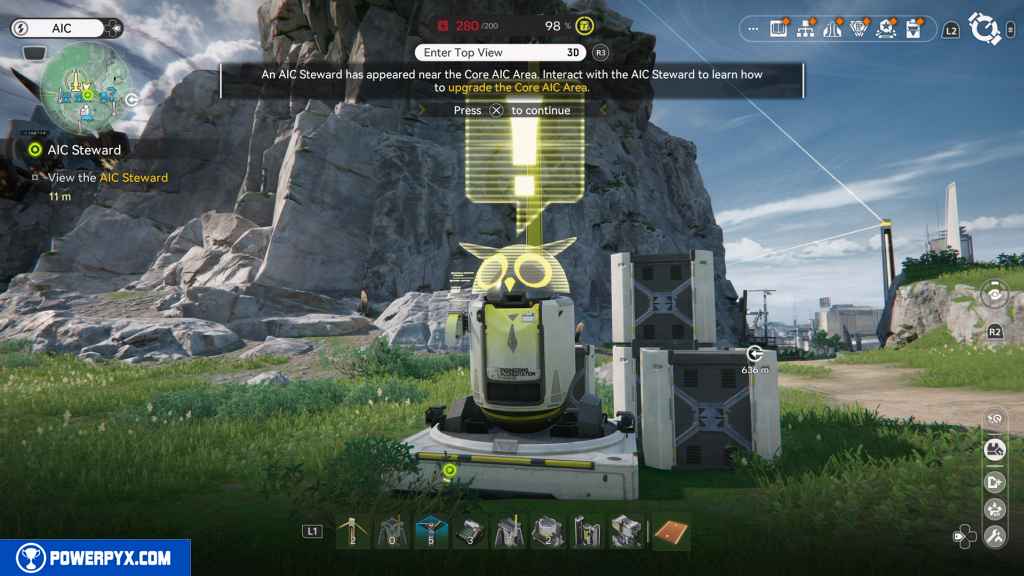Open the book icon in top menu

[x=779, y=30]
